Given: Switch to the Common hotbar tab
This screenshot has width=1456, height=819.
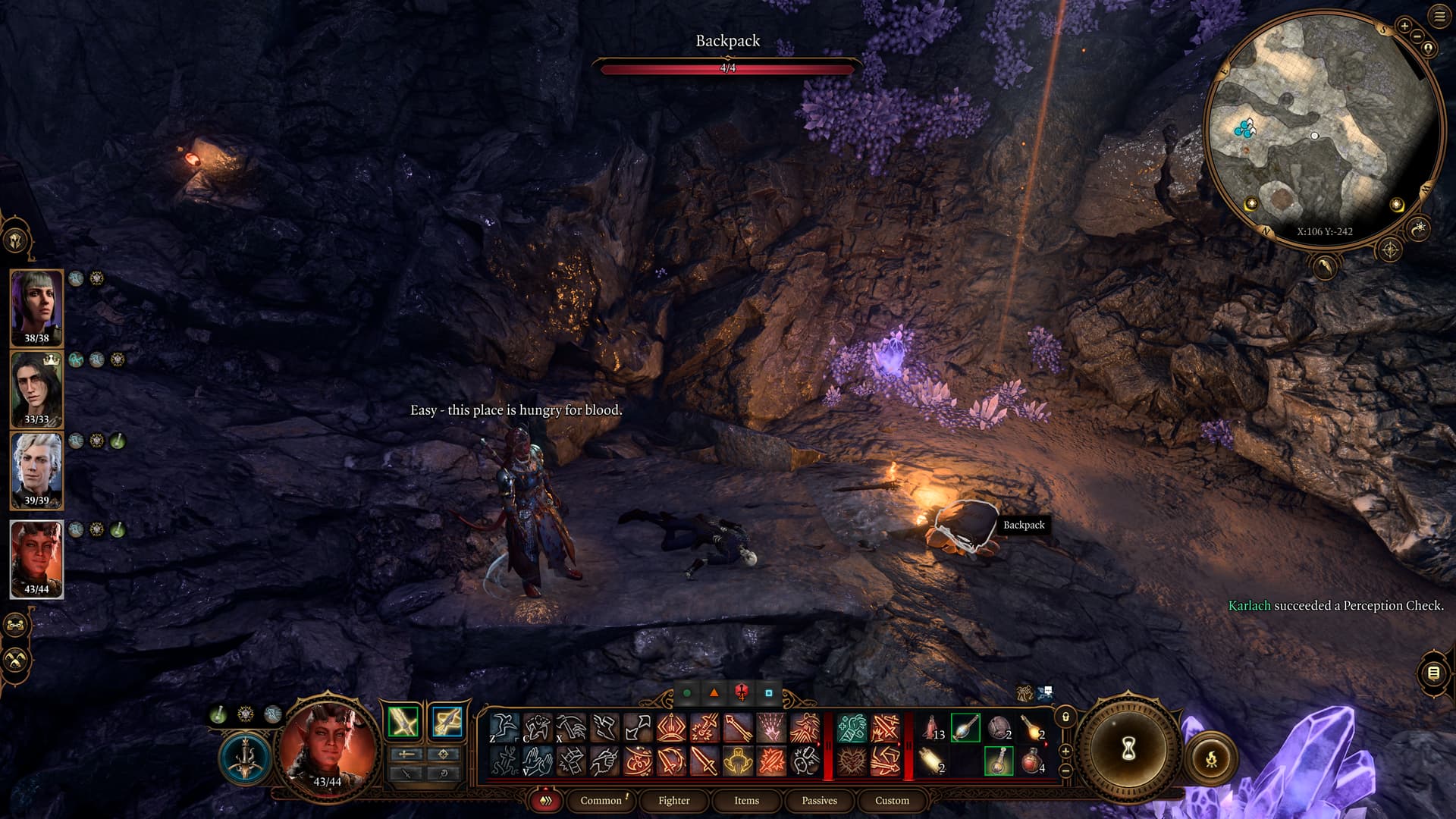Looking at the screenshot, I should point(601,800).
